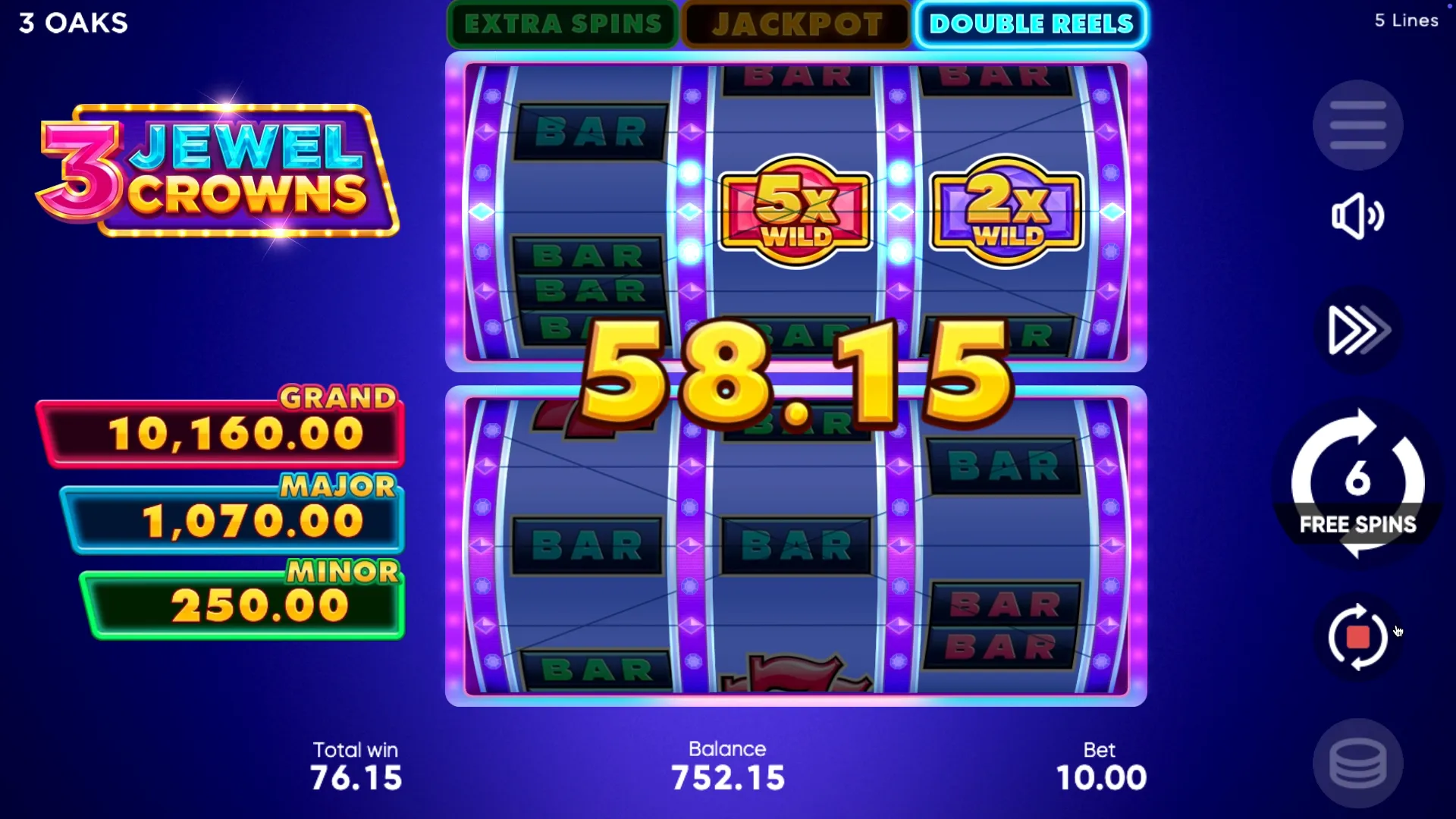Open the bet coin stack button
Image resolution: width=1456 pixels, height=819 pixels.
[x=1357, y=763]
